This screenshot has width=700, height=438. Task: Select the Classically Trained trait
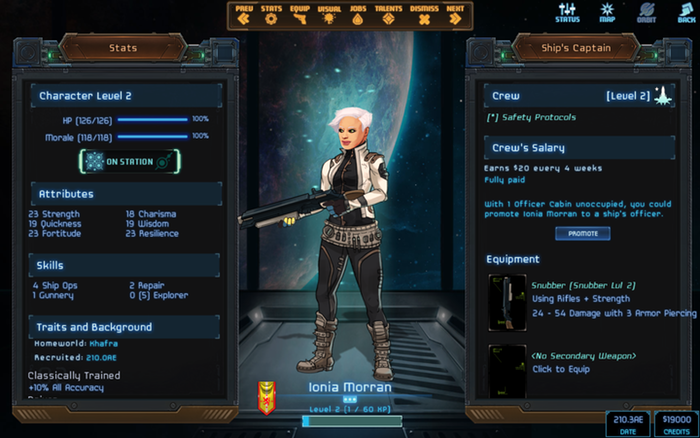tap(74, 376)
